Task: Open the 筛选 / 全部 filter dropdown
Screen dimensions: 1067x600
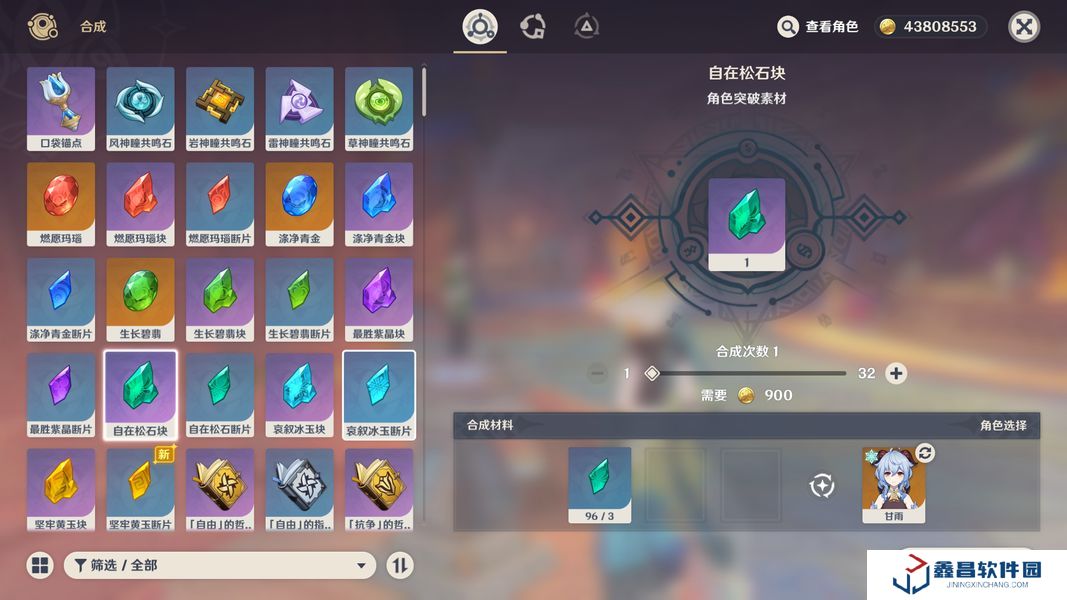Action: [220, 565]
